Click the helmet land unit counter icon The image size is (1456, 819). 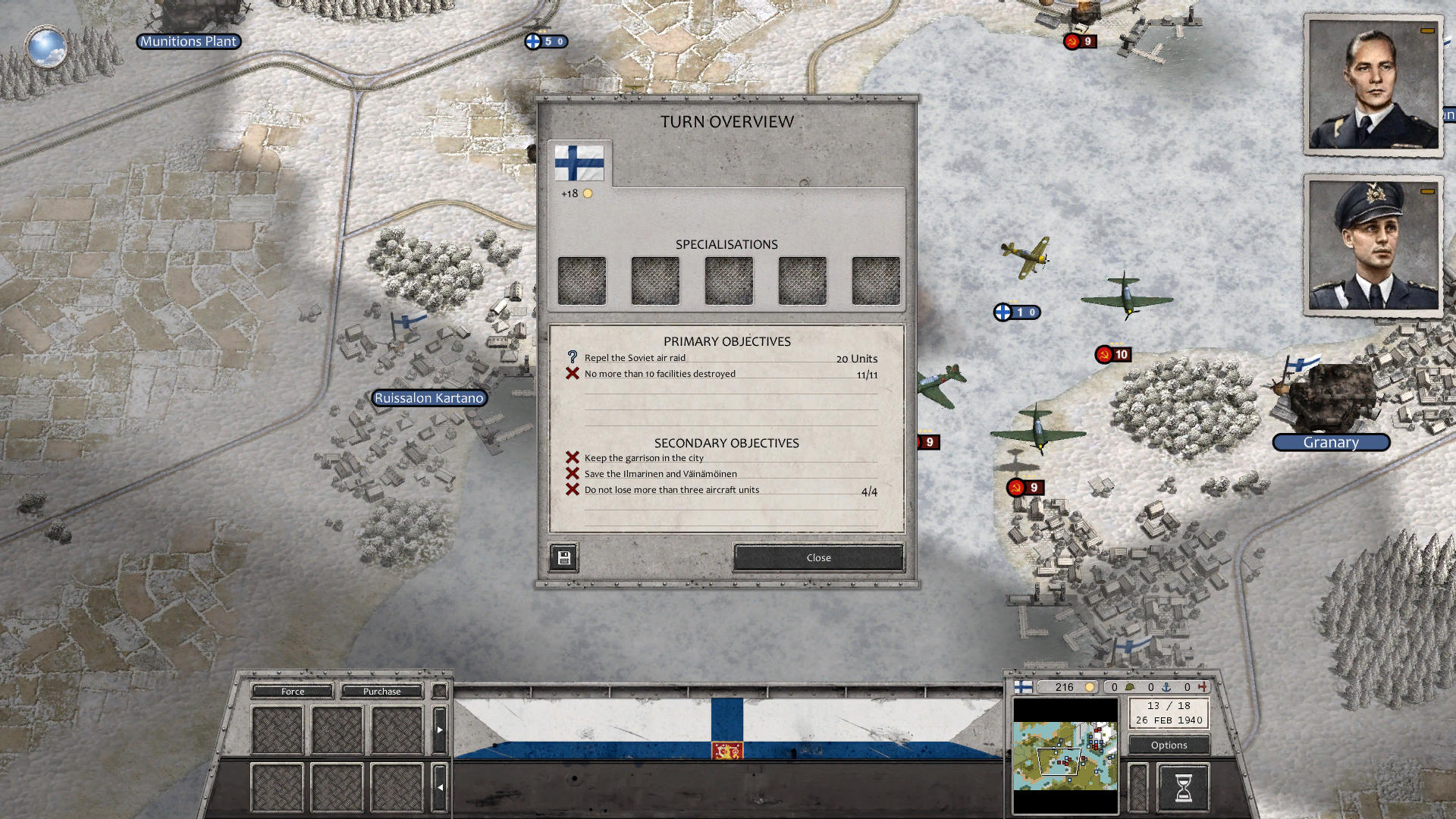tap(1130, 687)
